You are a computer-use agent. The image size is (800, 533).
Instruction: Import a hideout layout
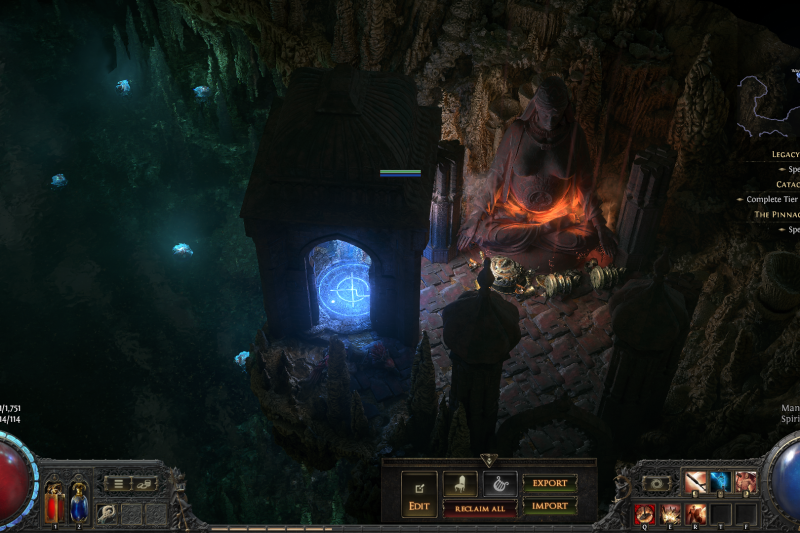[549, 506]
